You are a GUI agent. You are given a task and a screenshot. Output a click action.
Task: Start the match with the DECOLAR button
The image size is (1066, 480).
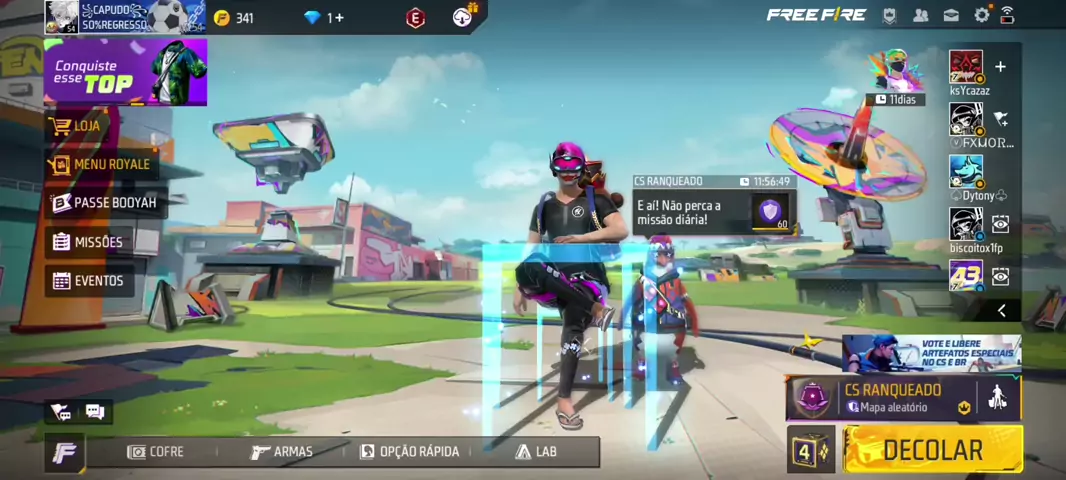(932, 450)
